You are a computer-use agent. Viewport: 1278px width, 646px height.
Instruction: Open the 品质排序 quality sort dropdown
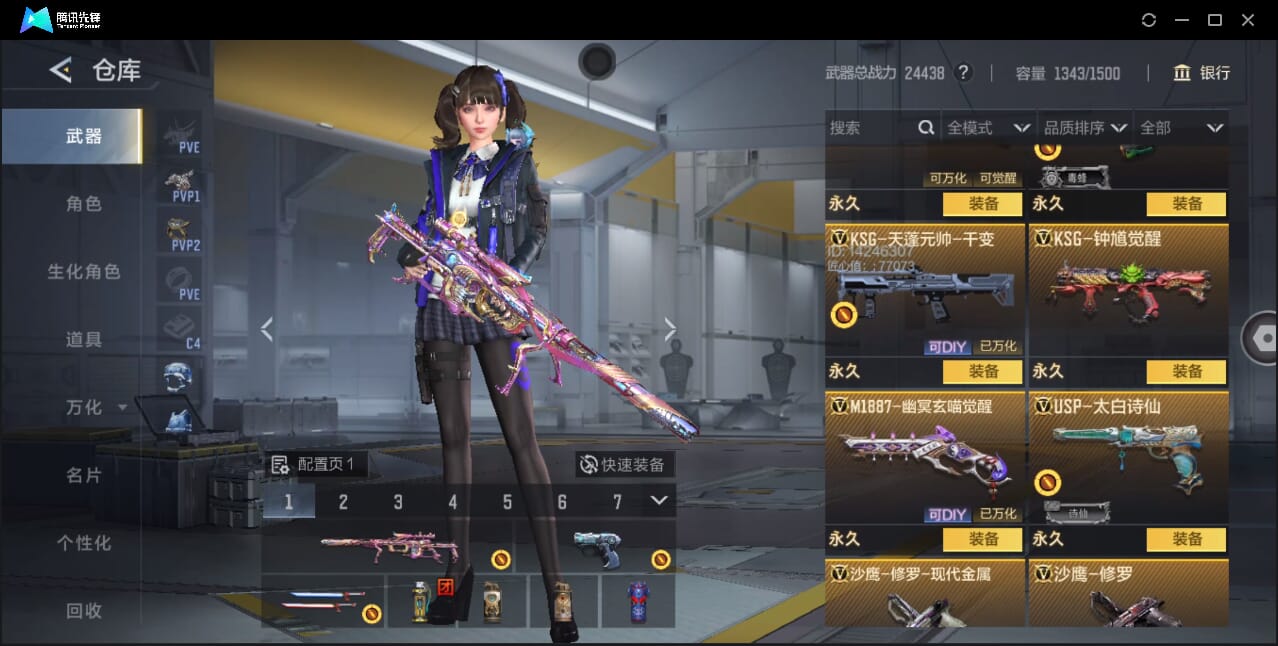(1085, 128)
